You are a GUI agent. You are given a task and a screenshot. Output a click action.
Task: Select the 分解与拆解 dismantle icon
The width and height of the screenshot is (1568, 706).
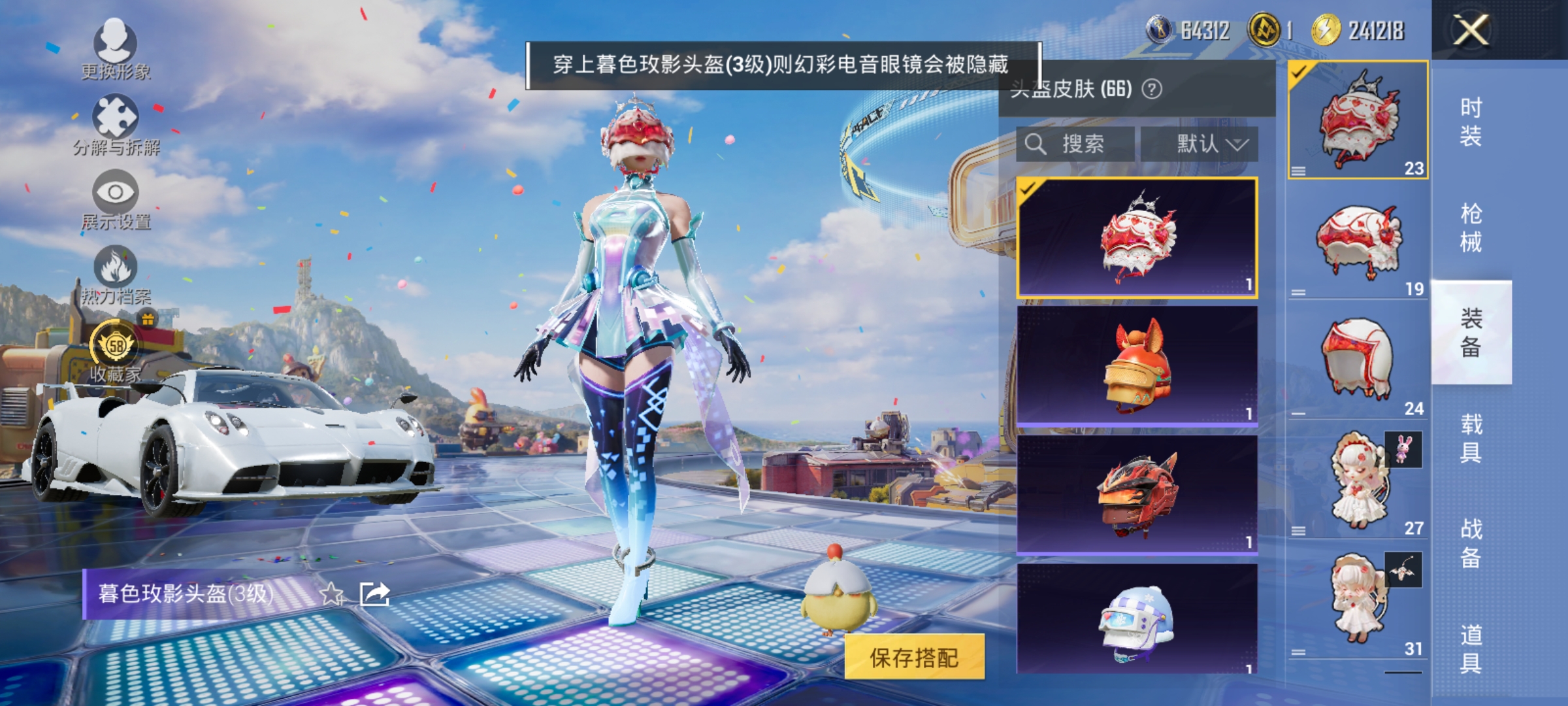[x=114, y=121]
